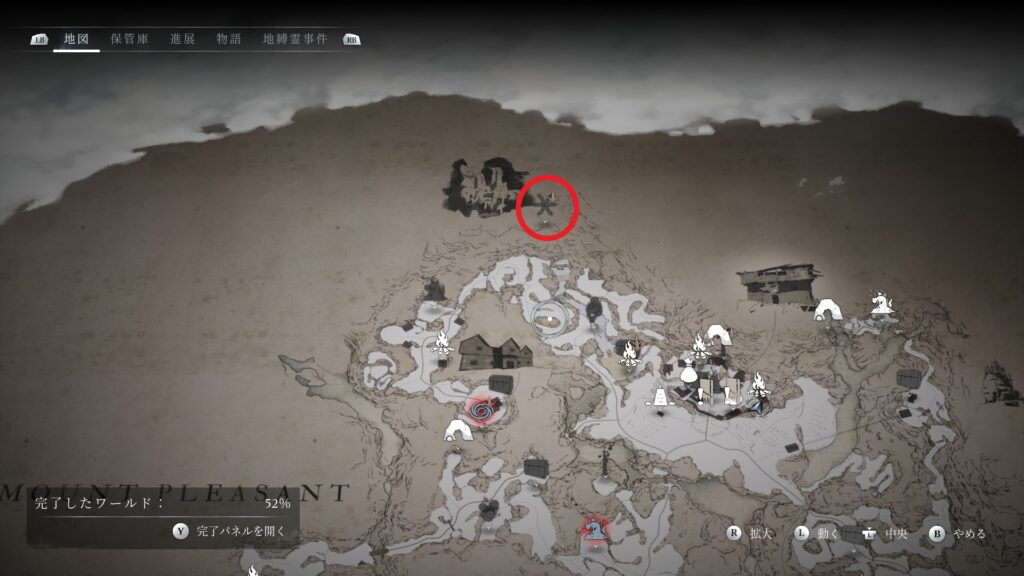The image size is (1024, 576).
Task: Click the player position ring on the map
Action: 551,319
